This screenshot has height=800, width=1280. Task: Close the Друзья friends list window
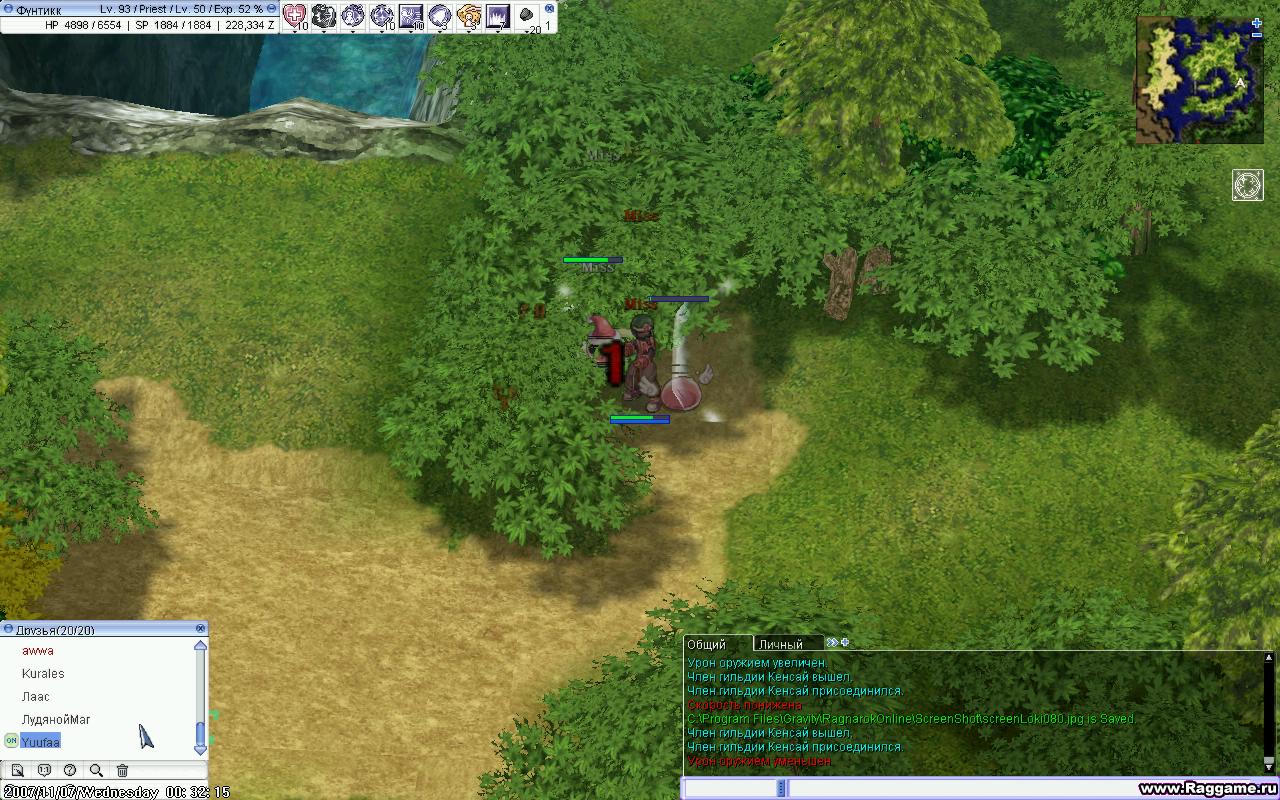point(201,629)
